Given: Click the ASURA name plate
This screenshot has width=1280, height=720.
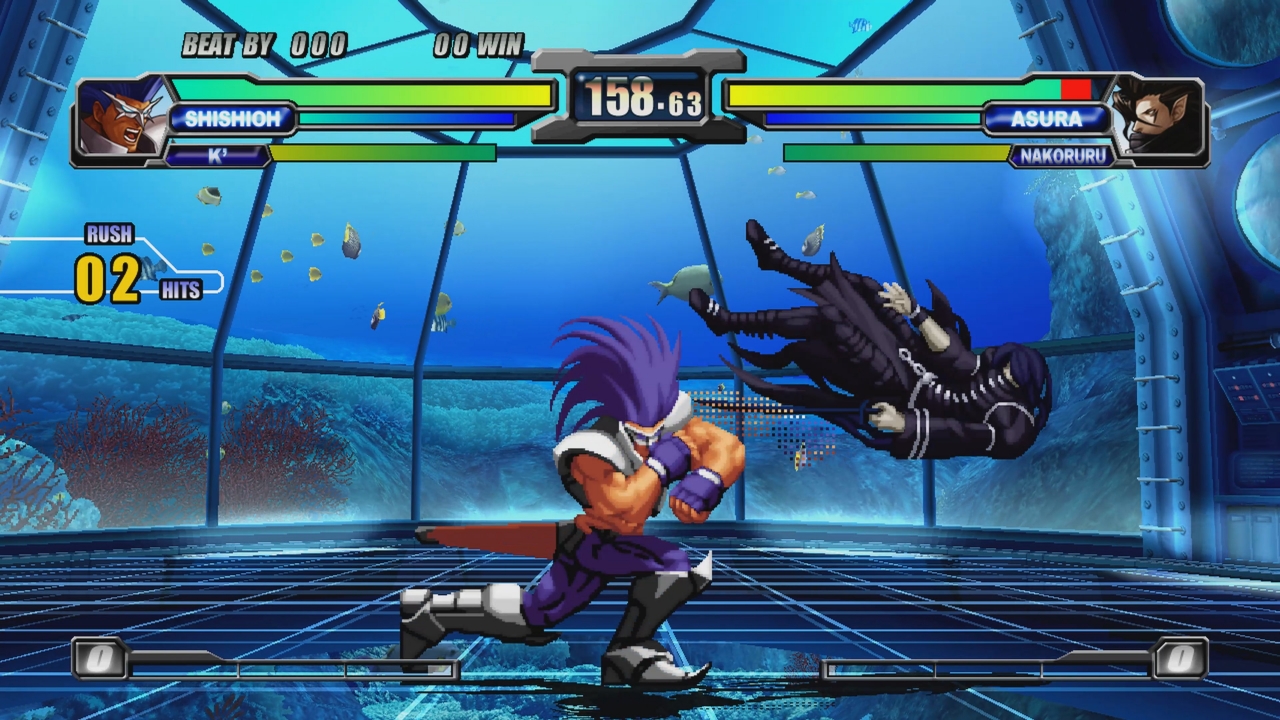Looking at the screenshot, I should click(x=1046, y=119).
